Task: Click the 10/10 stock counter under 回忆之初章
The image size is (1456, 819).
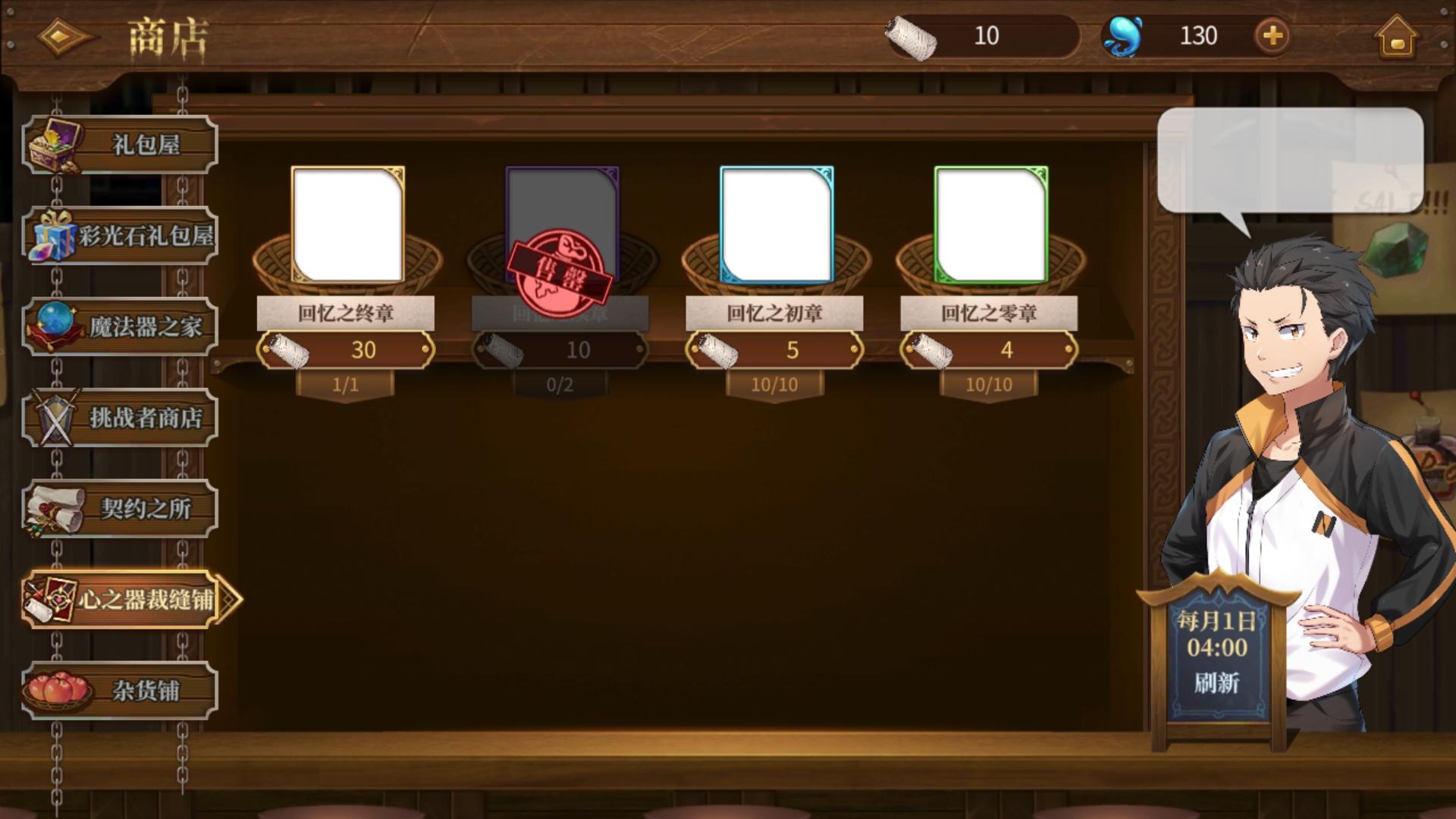Action: (775, 384)
